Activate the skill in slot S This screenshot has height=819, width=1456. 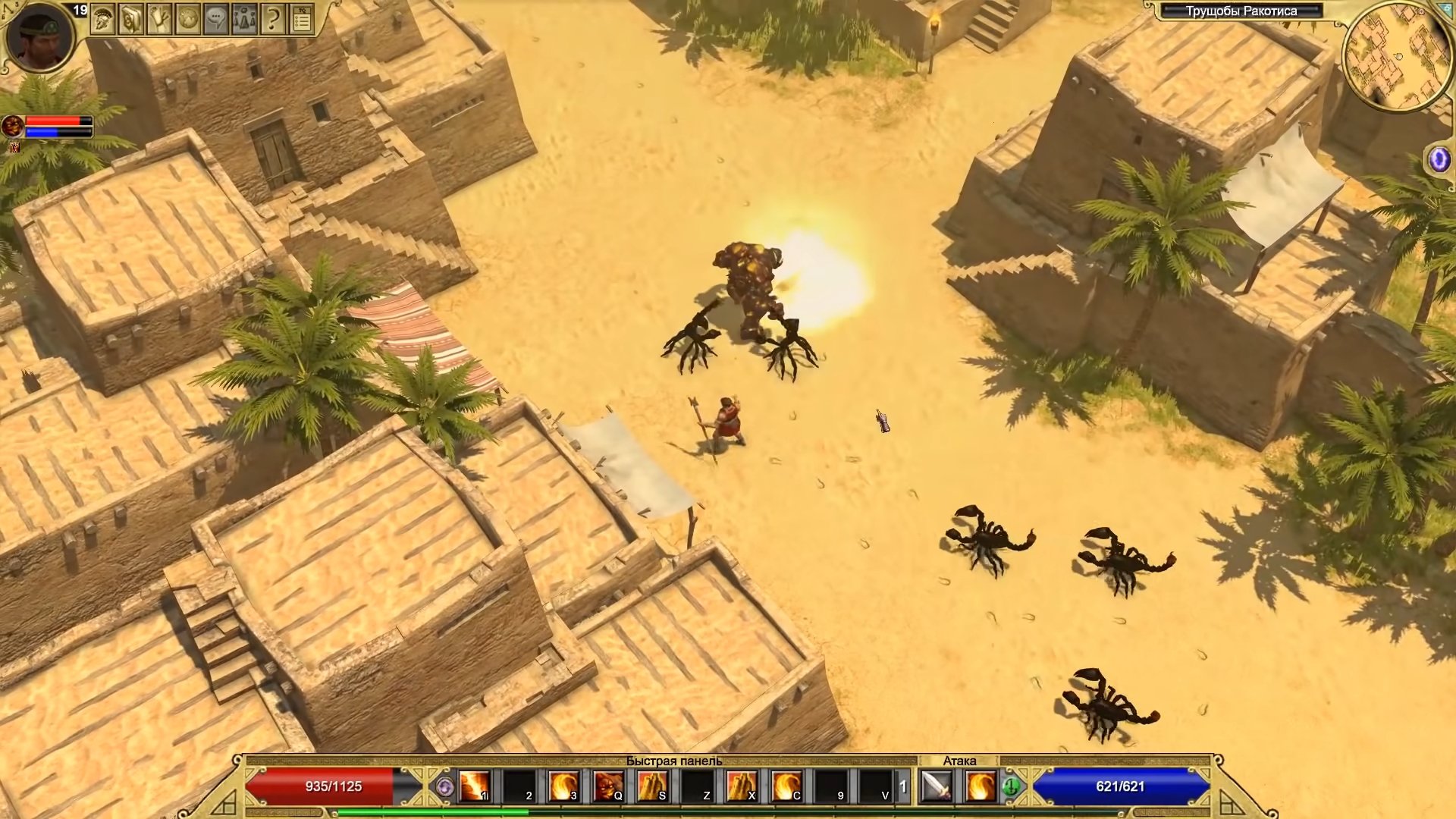tap(652, 786)
